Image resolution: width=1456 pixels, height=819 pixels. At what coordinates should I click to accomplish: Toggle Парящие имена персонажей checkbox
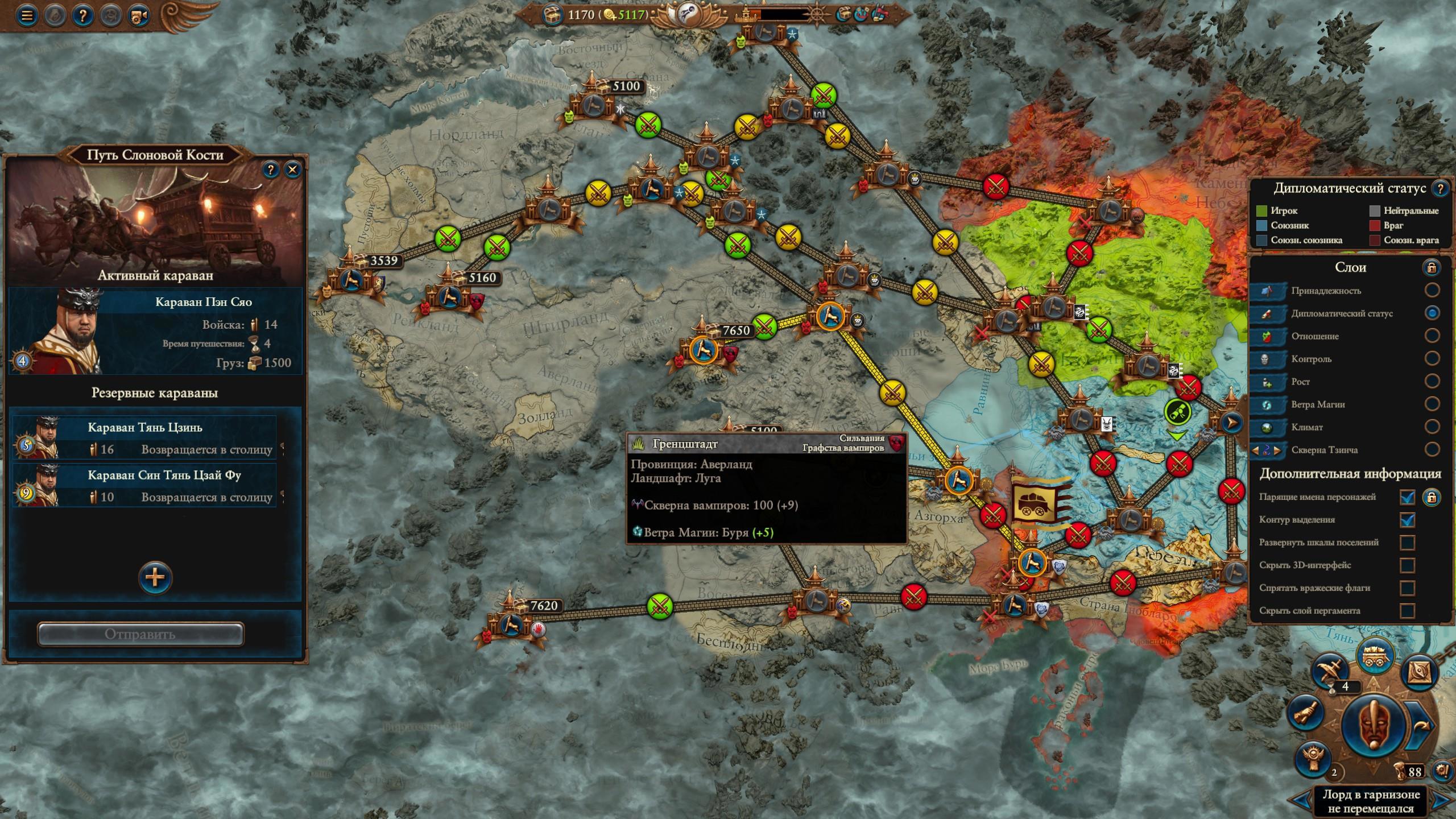[1407, 497]
